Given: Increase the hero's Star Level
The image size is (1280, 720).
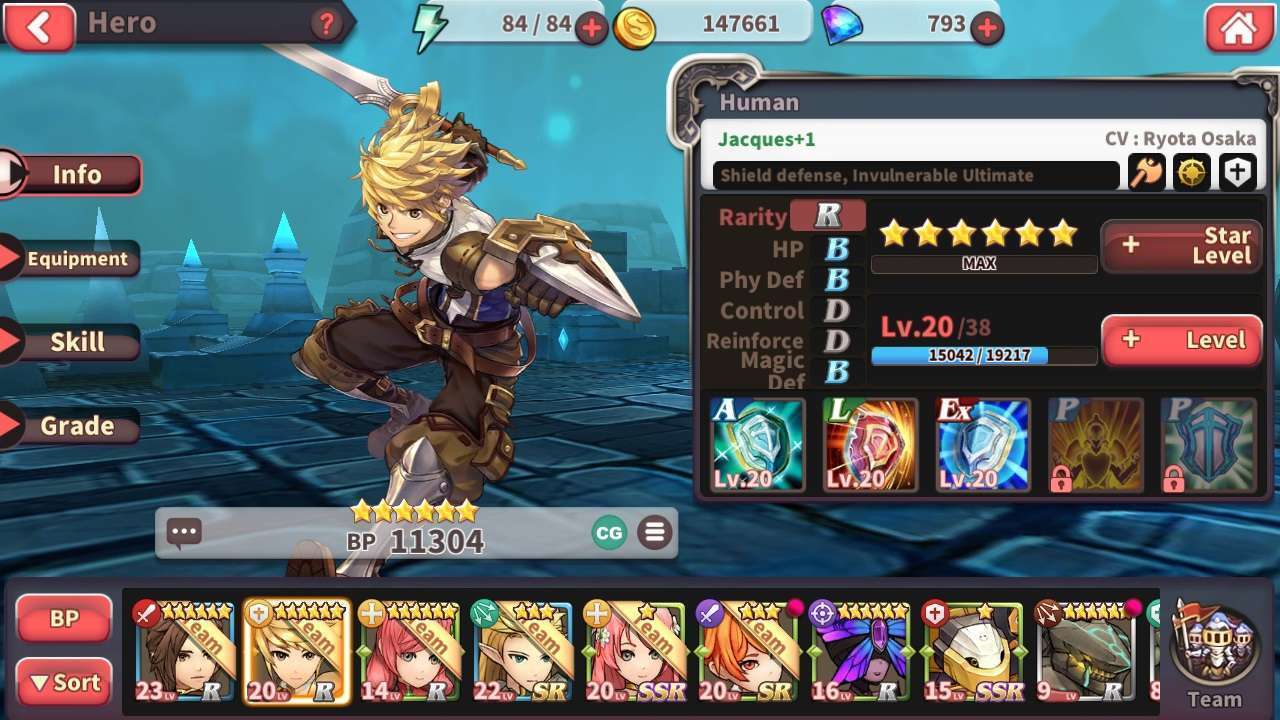Looking at the screenshot, I should click(1181, 245).
